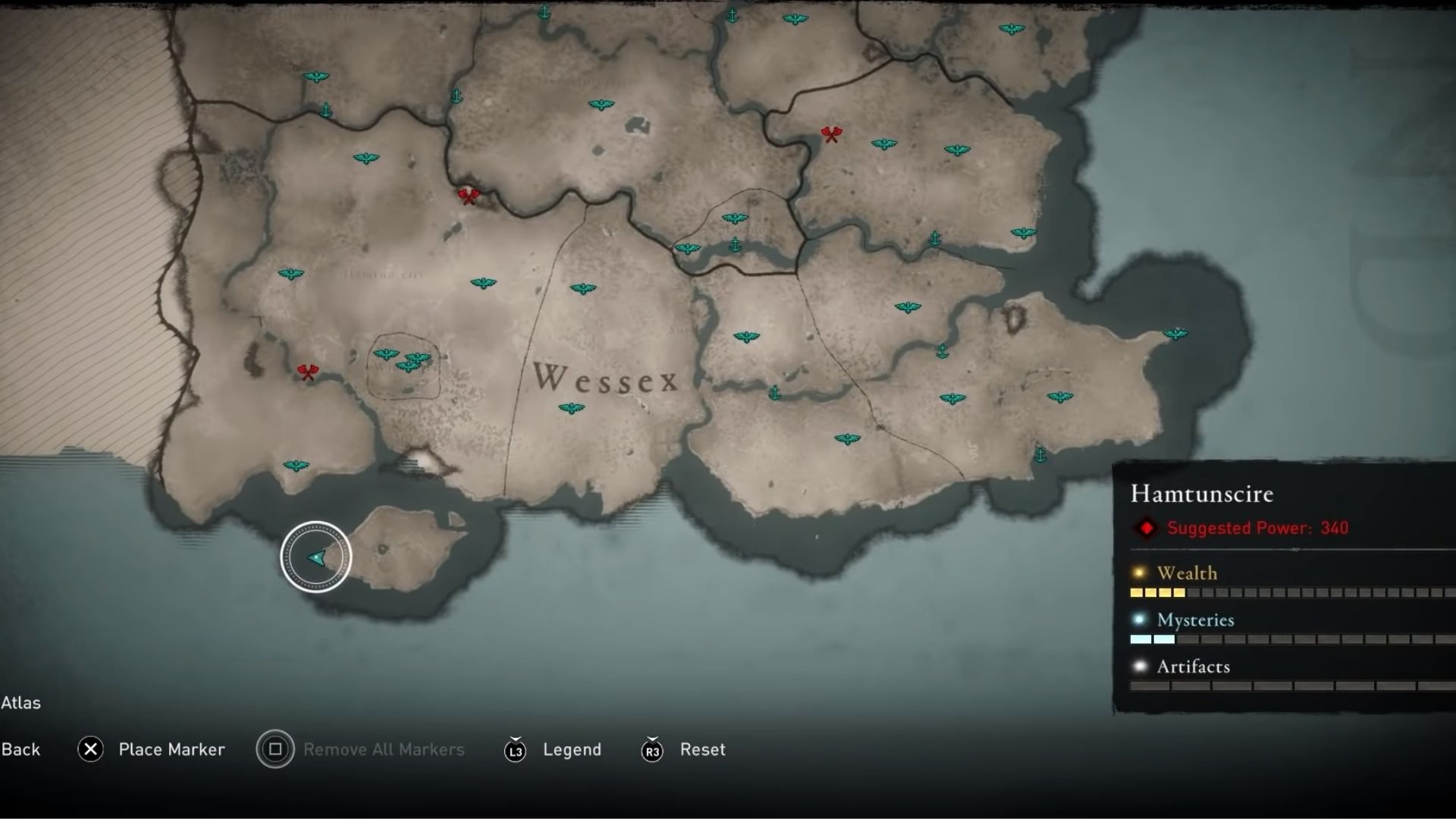Image resolution: width=1456 pixels, height=819 pixels.
Task: Select the red raid axe icon near Hamtunscire
Action: (306, 371)
